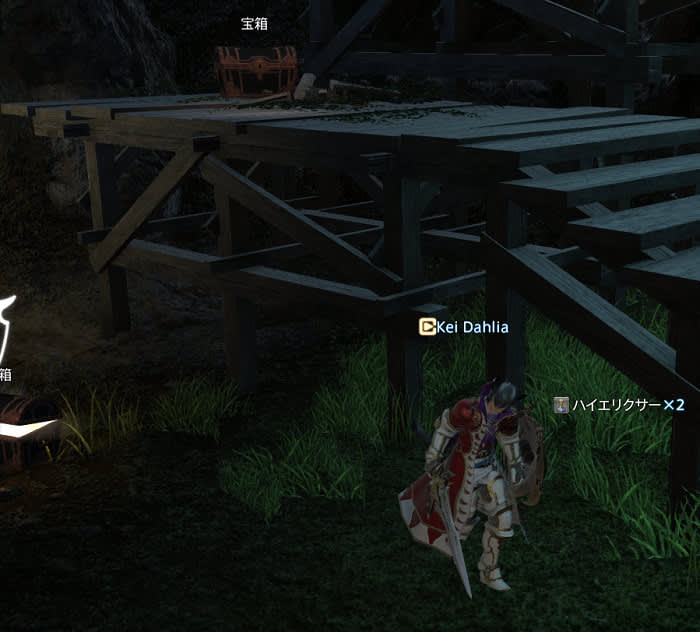Target the 宝箱 nameplate label
700x632 pixels.
[x=255, y=24]
